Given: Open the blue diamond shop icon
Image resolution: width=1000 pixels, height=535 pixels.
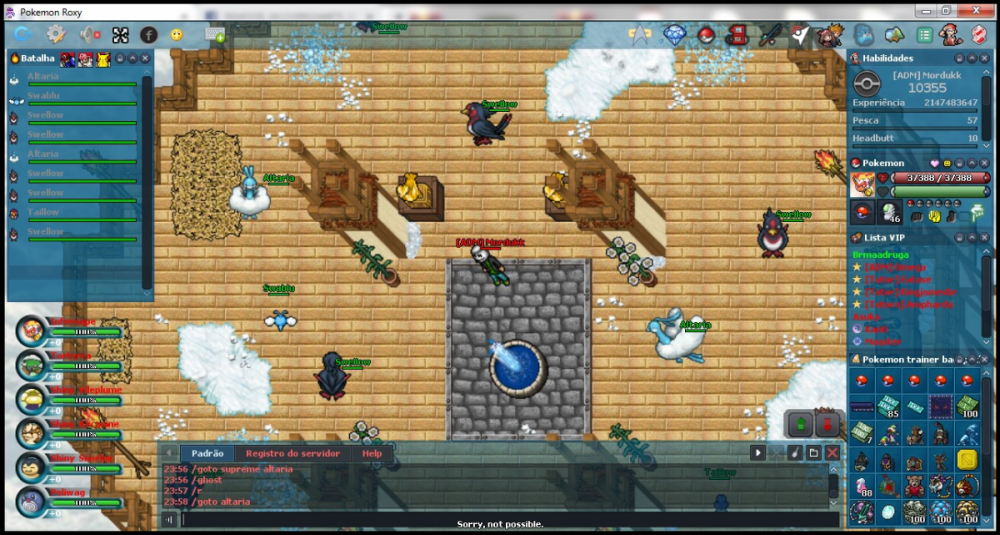Looking at the screenshot, I should click(676, 35).
